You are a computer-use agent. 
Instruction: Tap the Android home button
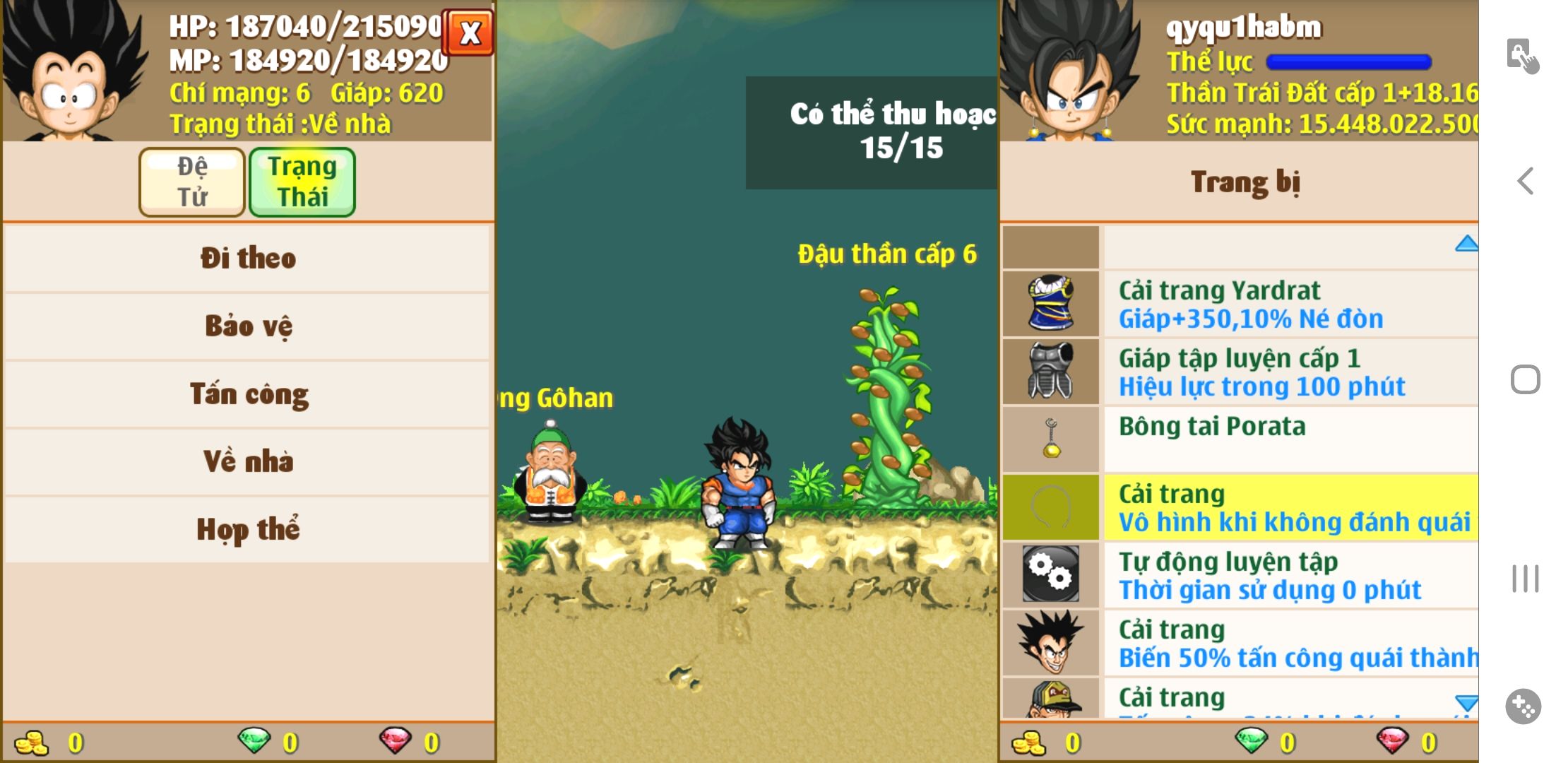coord(1526,379)
